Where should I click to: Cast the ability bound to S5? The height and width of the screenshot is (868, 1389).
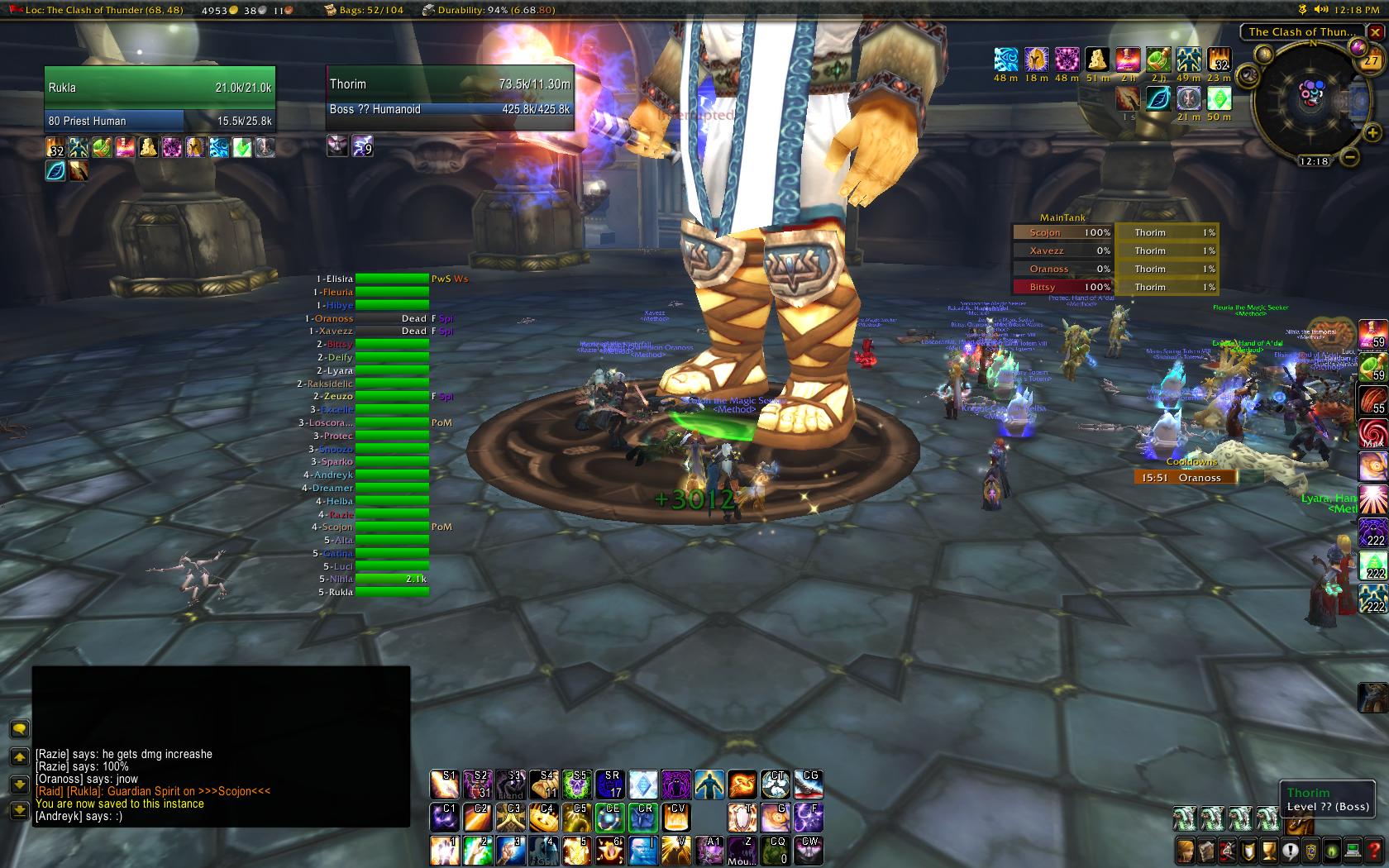coord(577,785)
